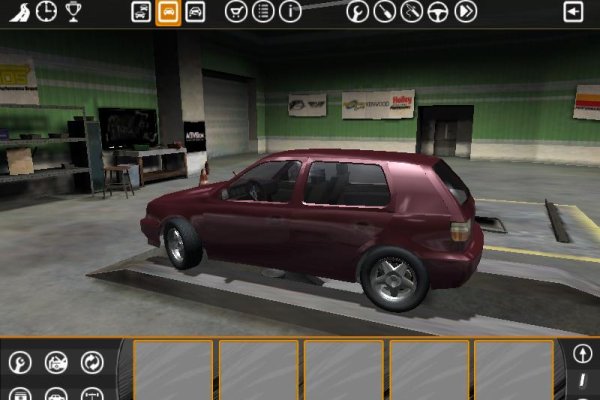
Task: Open the trophy icon menu
Action: (74, 12)
